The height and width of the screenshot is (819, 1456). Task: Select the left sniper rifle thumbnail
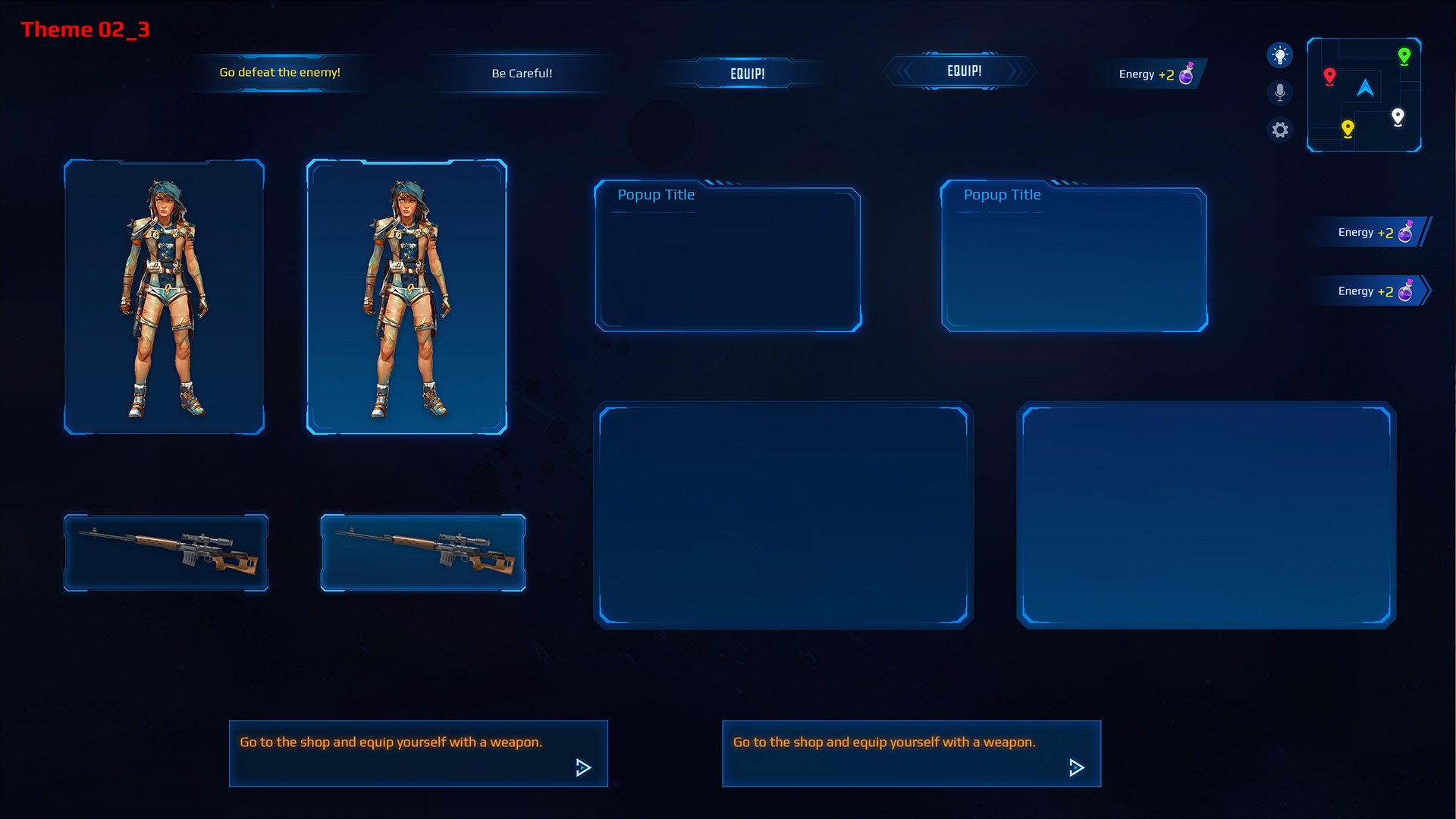tap(166, 552)
